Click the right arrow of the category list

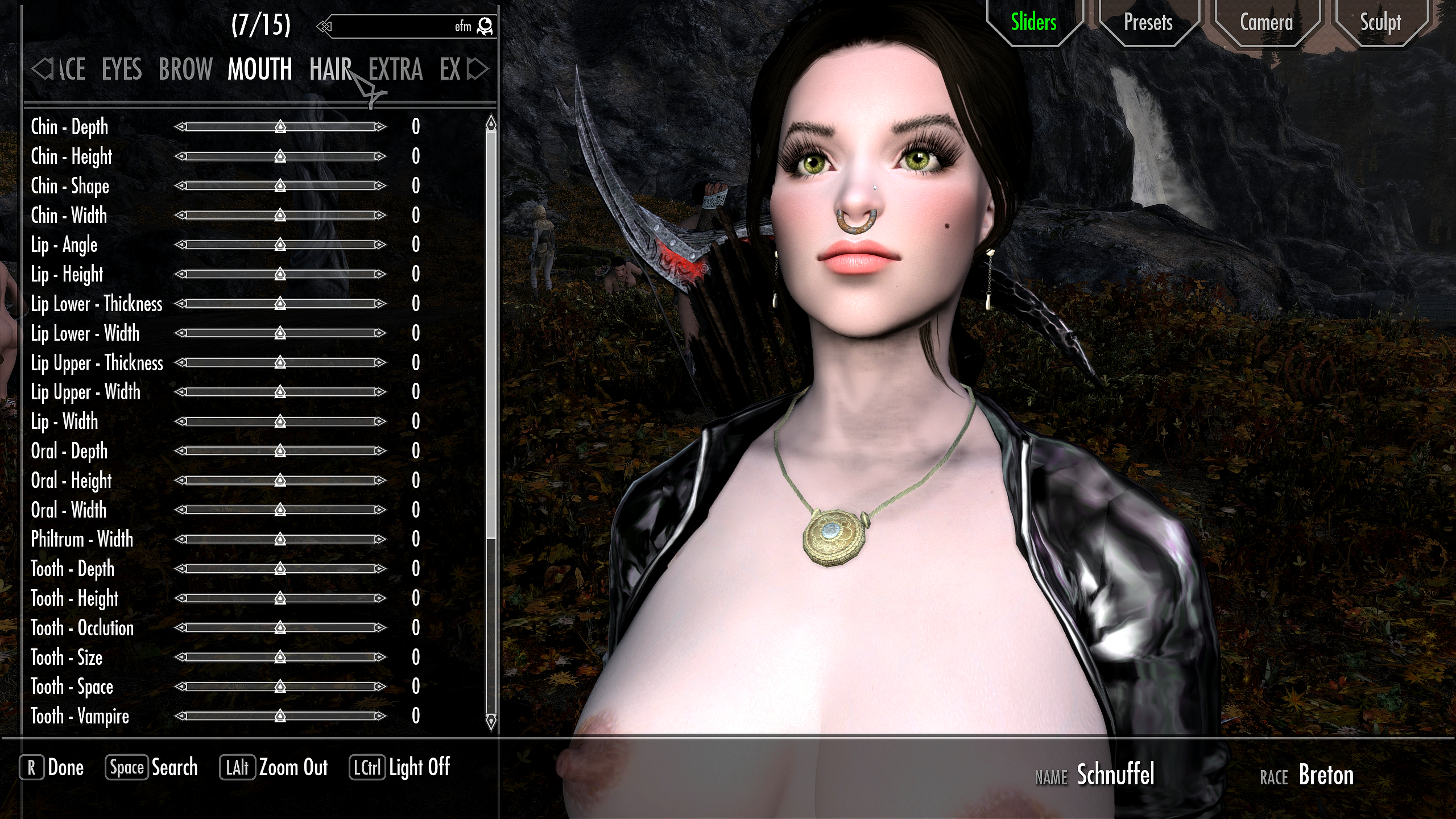[478, 69]
